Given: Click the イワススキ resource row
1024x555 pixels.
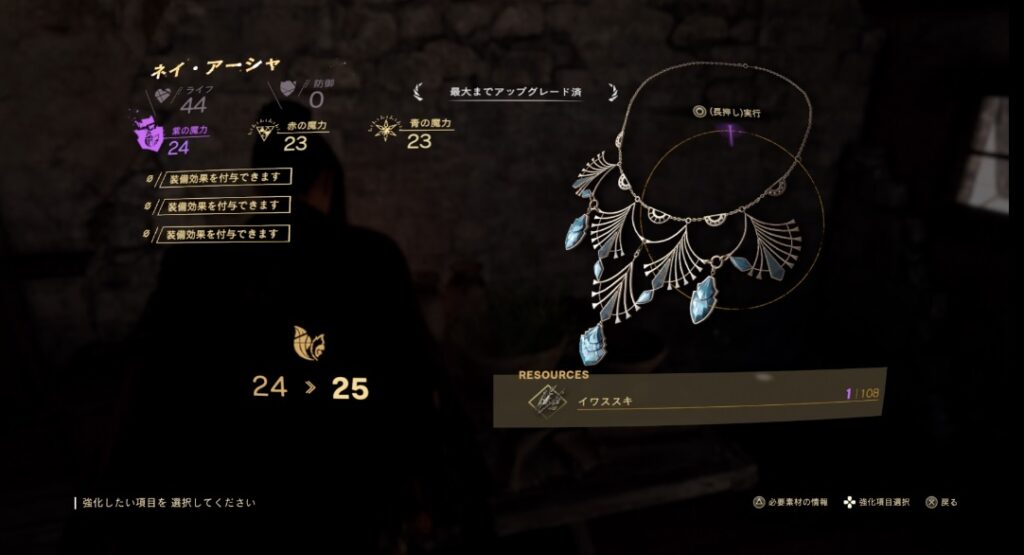Looking at the screenshot, I should point(690,399).
